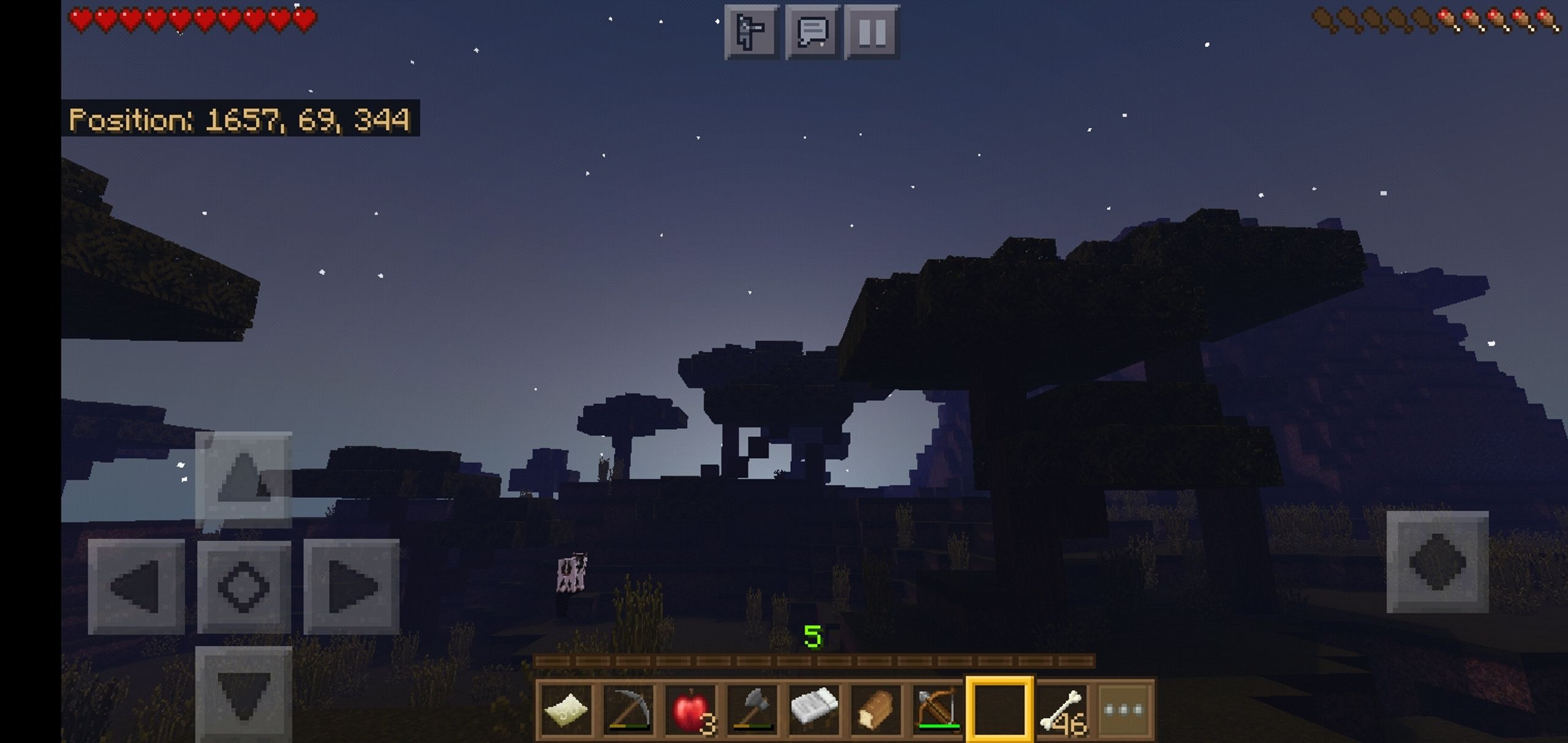Viewport: 1568px width, 743px height.
Task: Select the map item in the hotbar
Action: [567, 710]
